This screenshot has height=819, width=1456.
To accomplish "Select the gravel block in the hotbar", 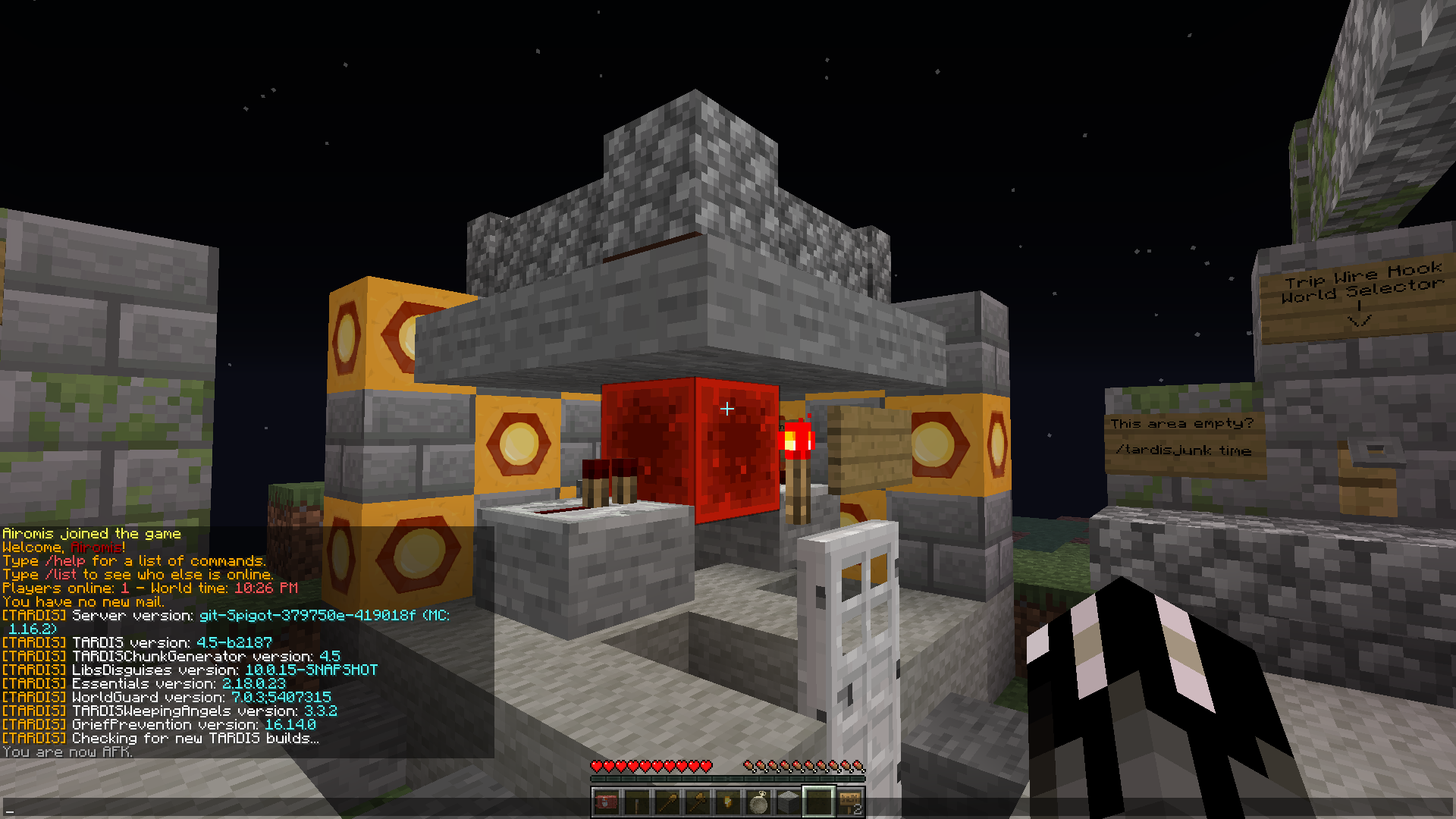I will [789, 802].
